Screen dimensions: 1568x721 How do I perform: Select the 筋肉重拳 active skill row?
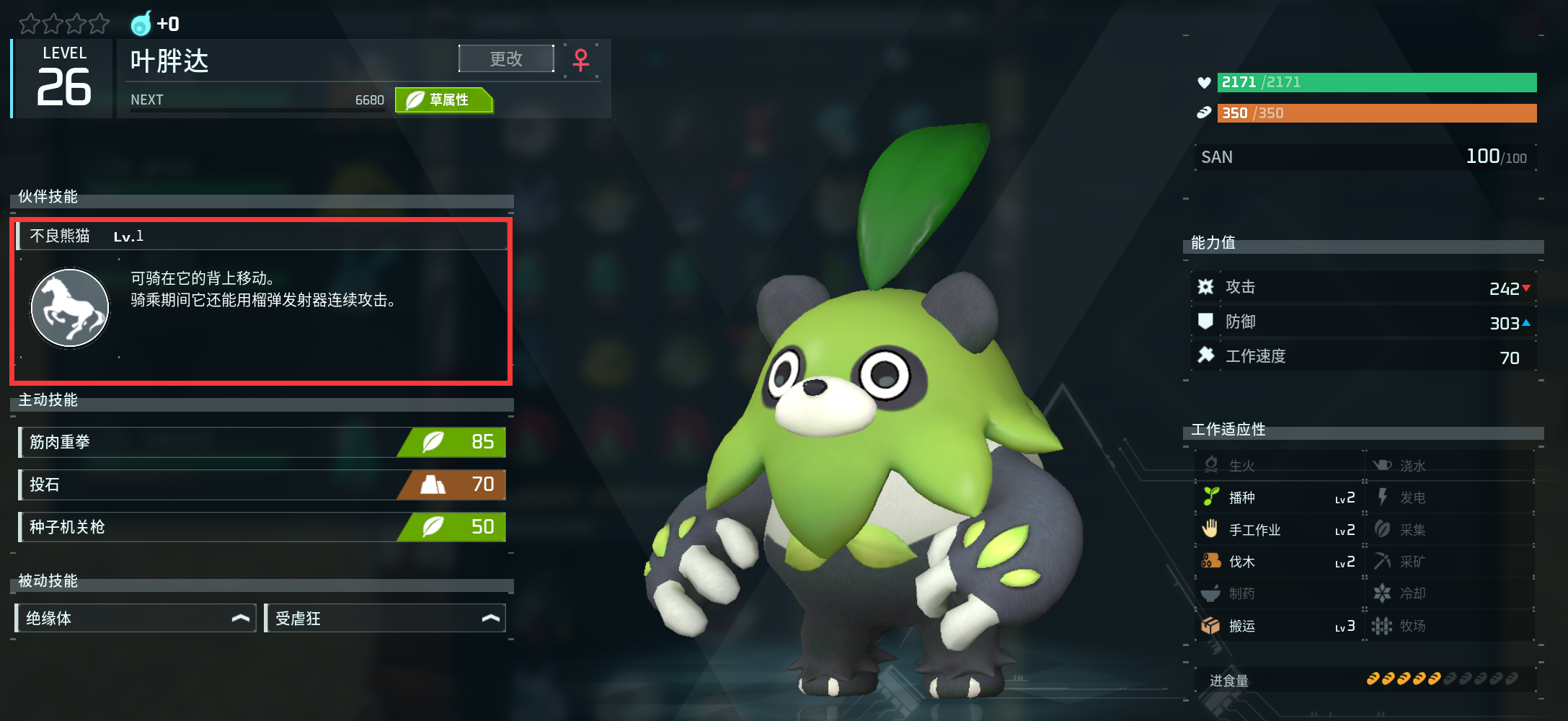pos(262,442)
